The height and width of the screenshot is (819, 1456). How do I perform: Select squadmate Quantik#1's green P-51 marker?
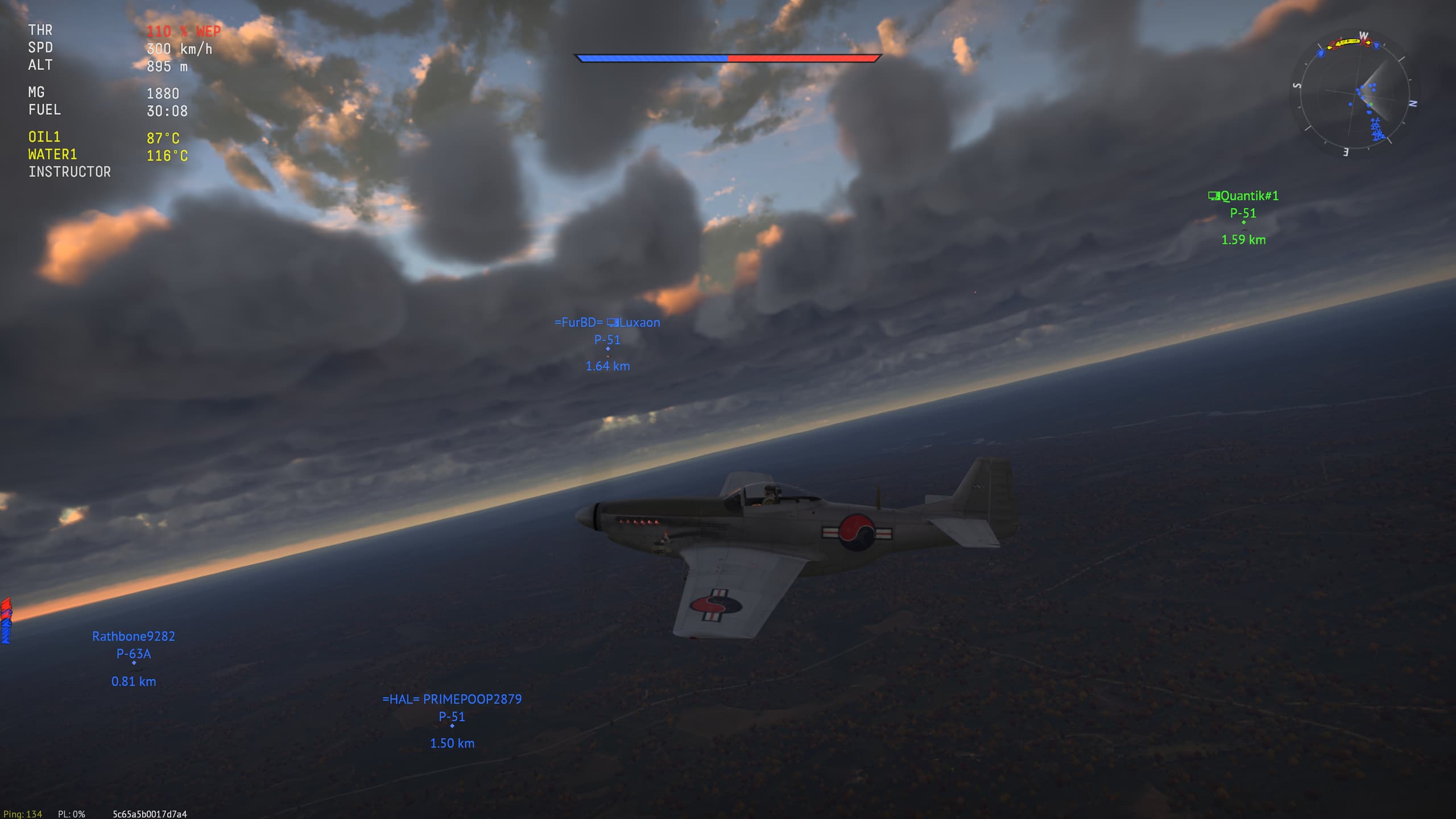[x=1243, y=222]
